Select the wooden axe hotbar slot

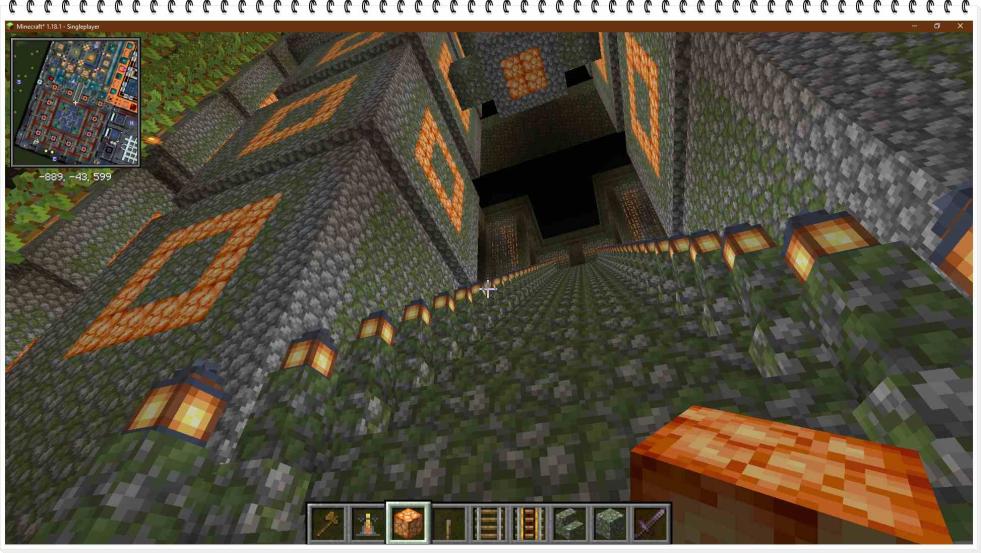click(328, 523)
